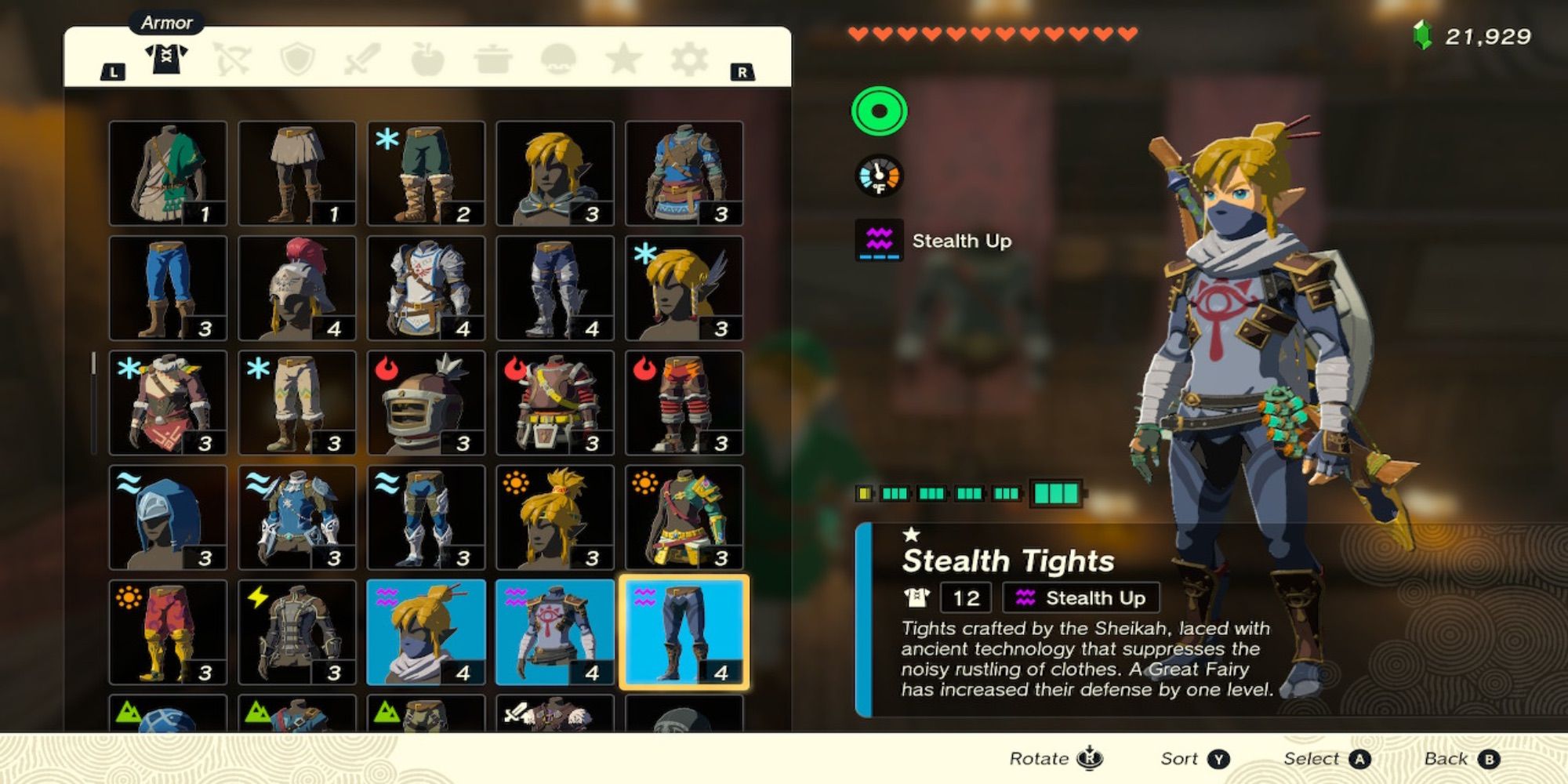Switch to the Swords weapon icon

(361, 59)
